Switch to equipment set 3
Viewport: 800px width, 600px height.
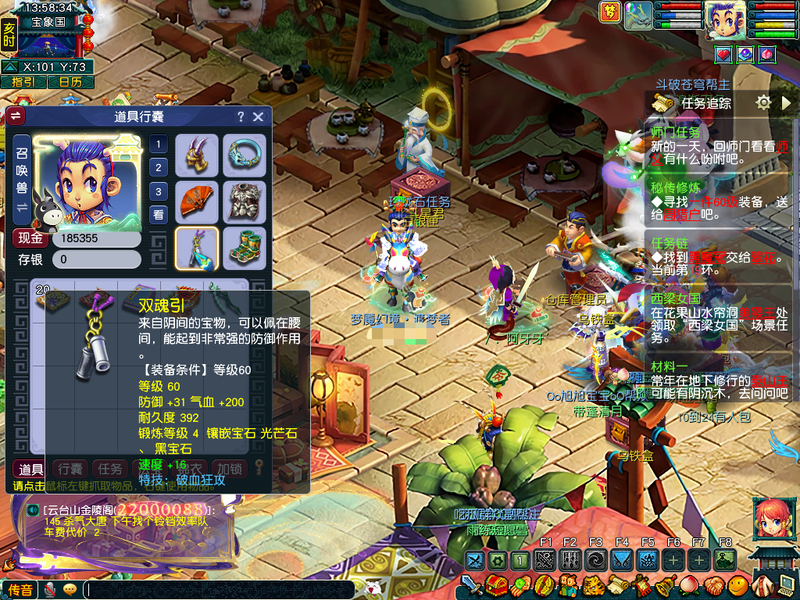pos(158,191)
